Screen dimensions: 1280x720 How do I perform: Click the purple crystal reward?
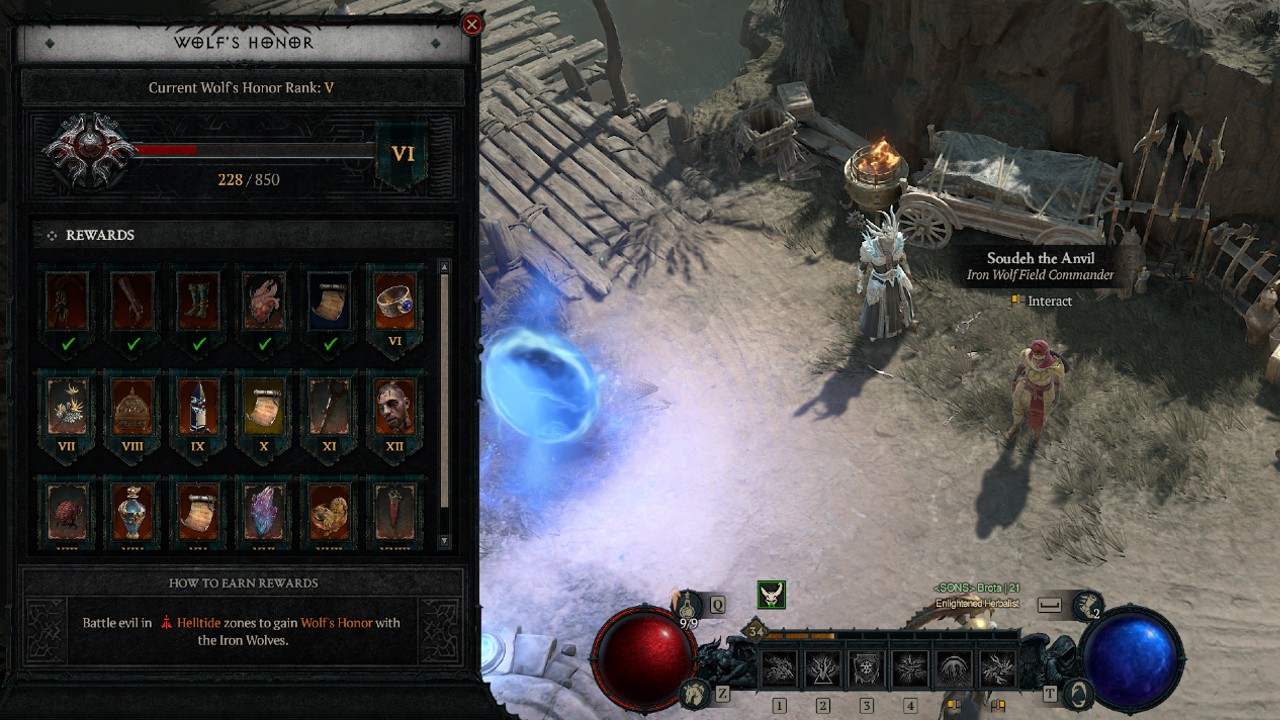click(264, 511)
